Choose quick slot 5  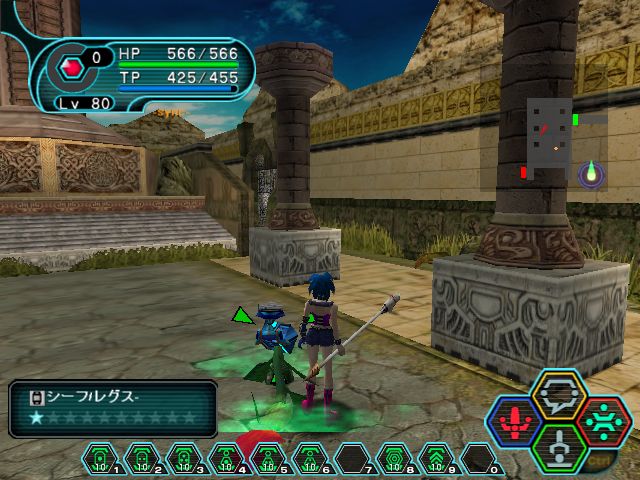point(269,460)
